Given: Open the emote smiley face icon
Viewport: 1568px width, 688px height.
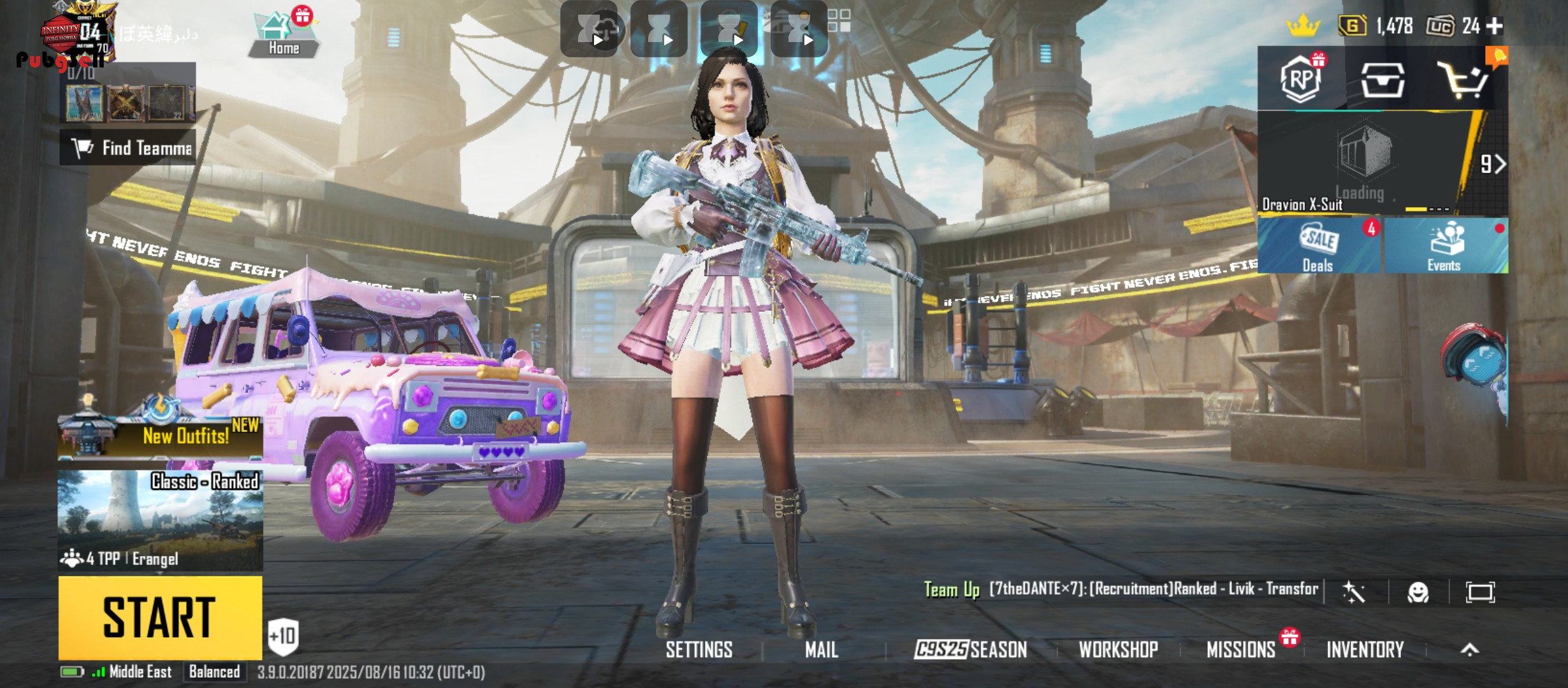Looking at the screenshot, I should coord(1418,592).
